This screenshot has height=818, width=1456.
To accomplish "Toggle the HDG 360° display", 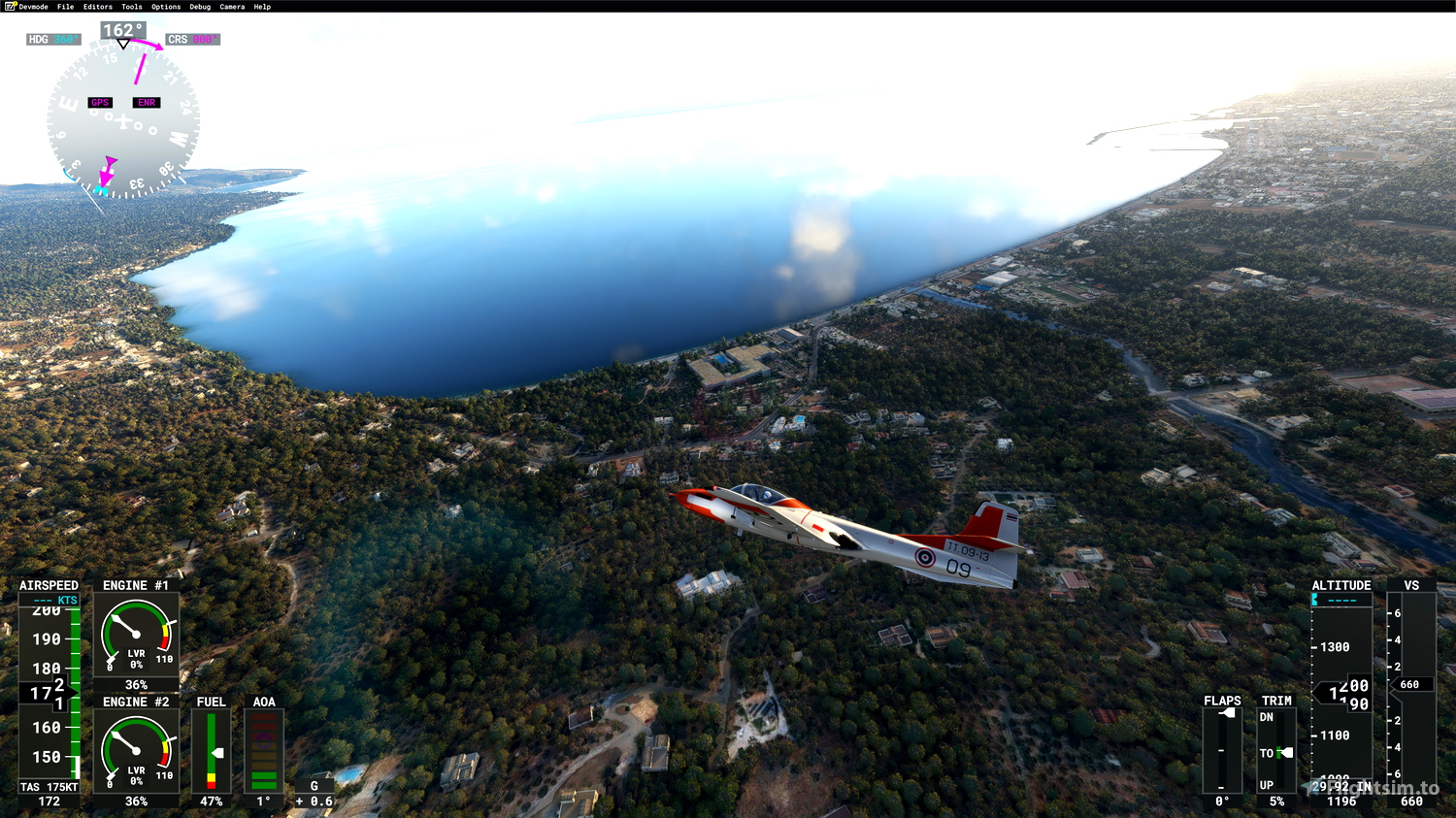I will pyautogui.click(x=52, y=39).
